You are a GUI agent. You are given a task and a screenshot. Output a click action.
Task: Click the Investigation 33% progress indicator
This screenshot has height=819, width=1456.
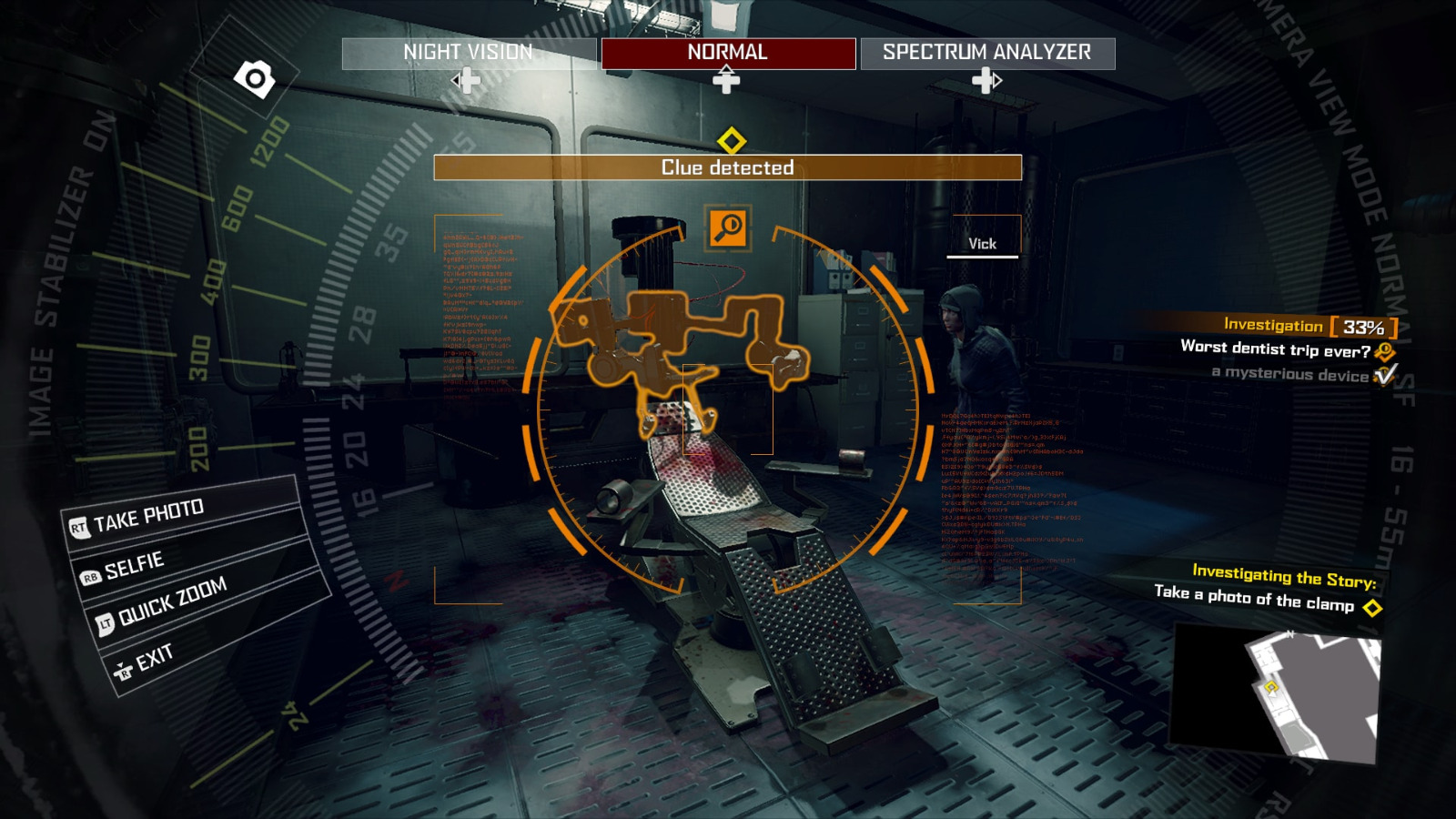tap(1308, 325)
